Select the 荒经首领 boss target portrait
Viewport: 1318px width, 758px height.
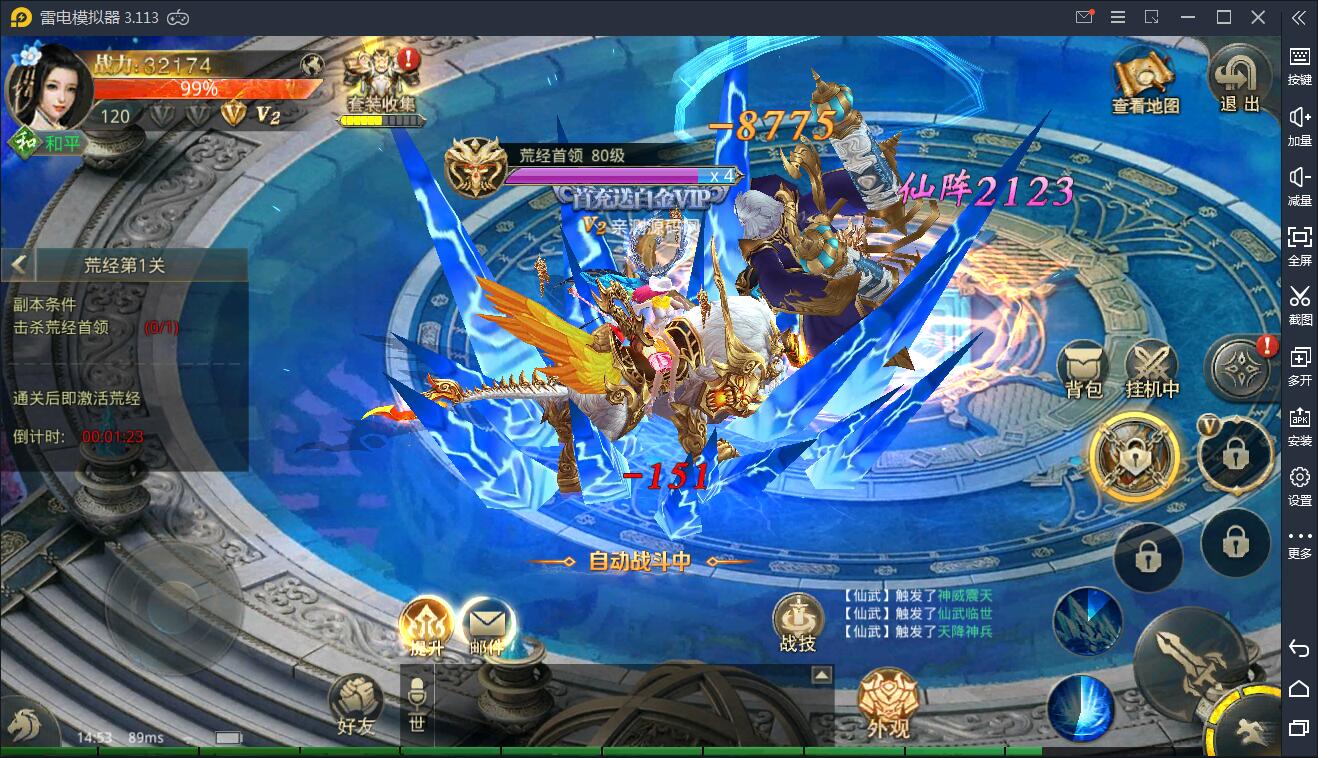[x=474, y=167]
